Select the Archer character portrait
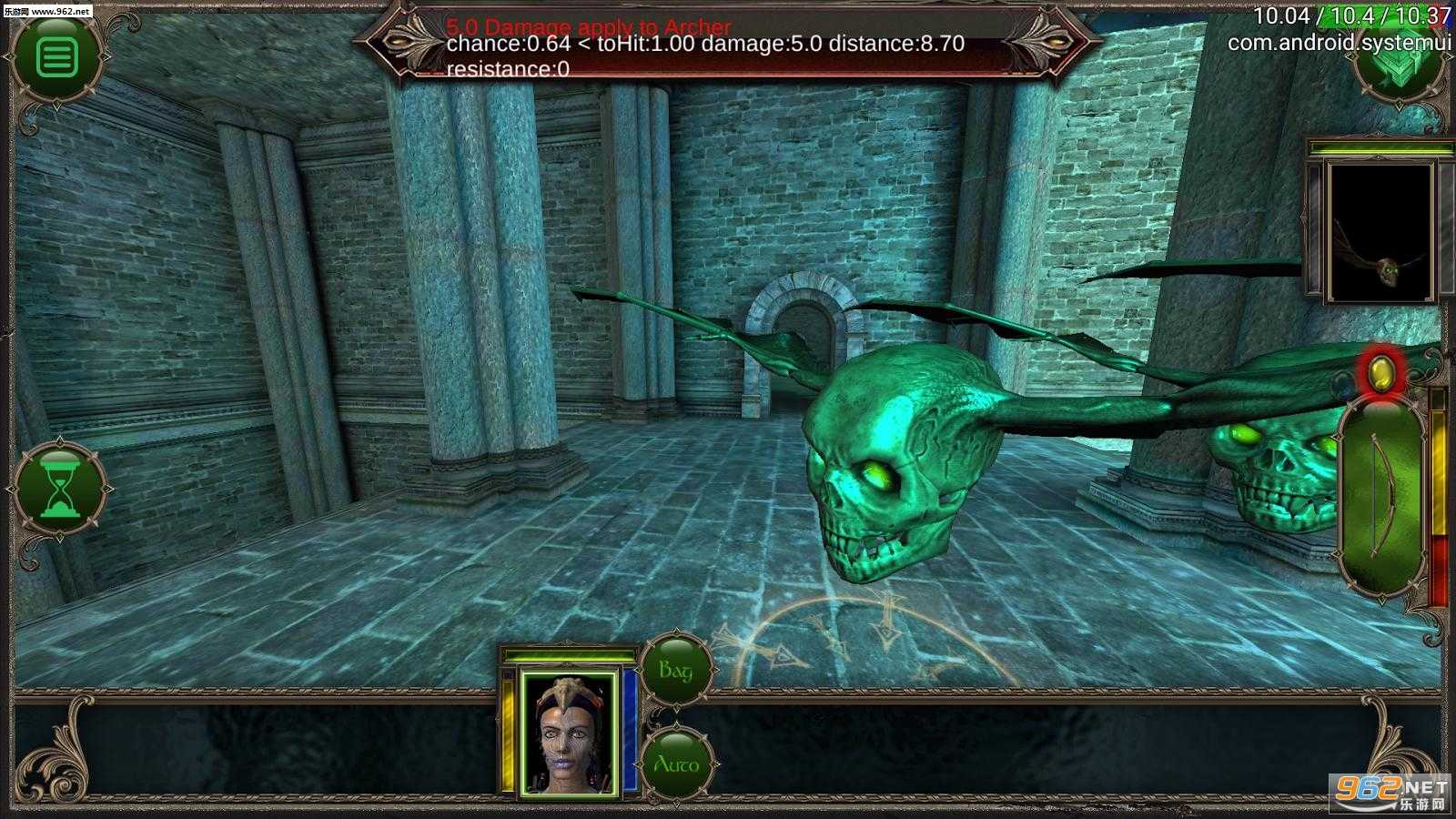Image resolution: width=1456 pixels, height=819 pixels. tap(569, 733)
